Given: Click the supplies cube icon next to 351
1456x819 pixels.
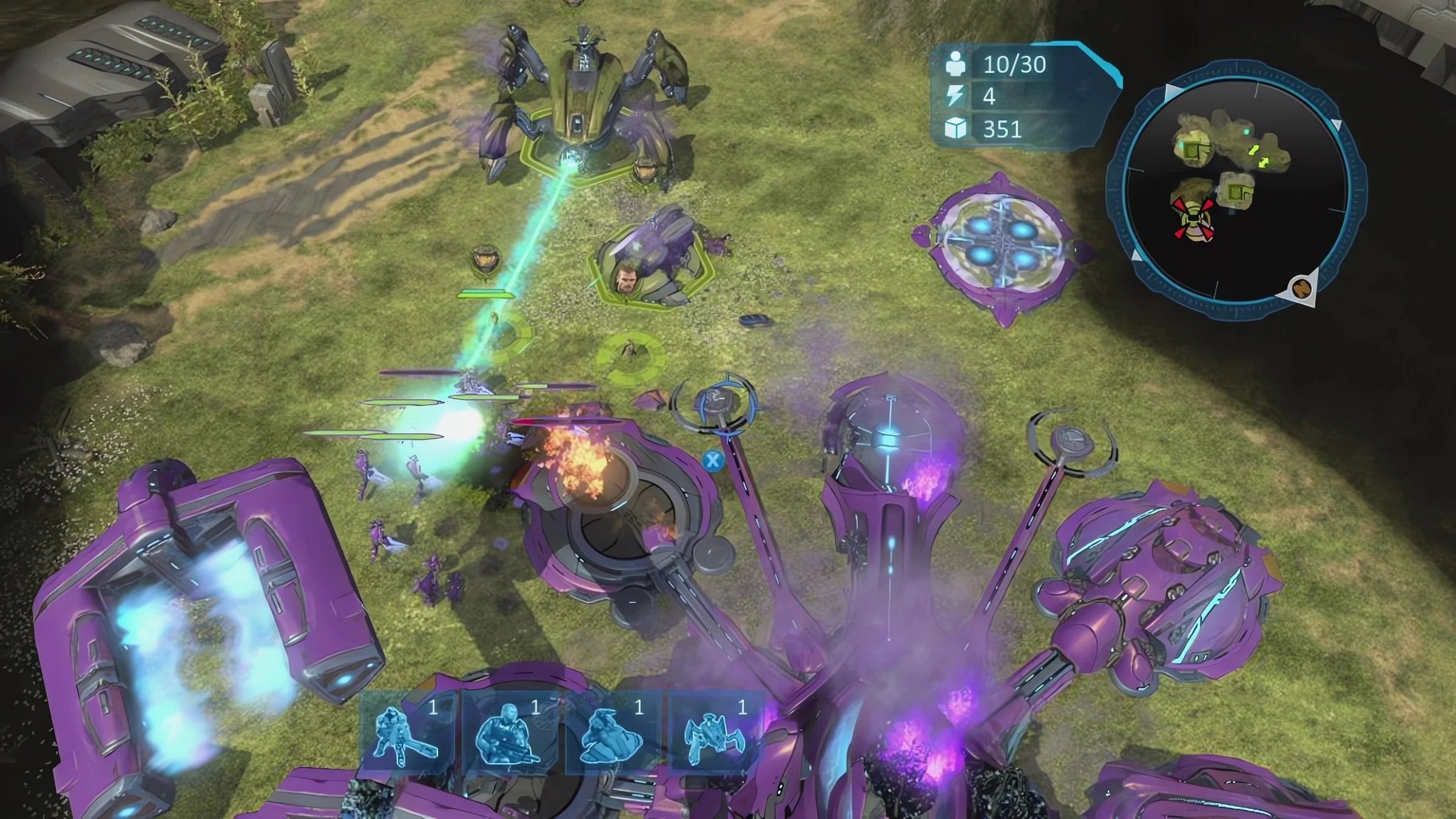Looking at the screenshot, I should point(955,128).
